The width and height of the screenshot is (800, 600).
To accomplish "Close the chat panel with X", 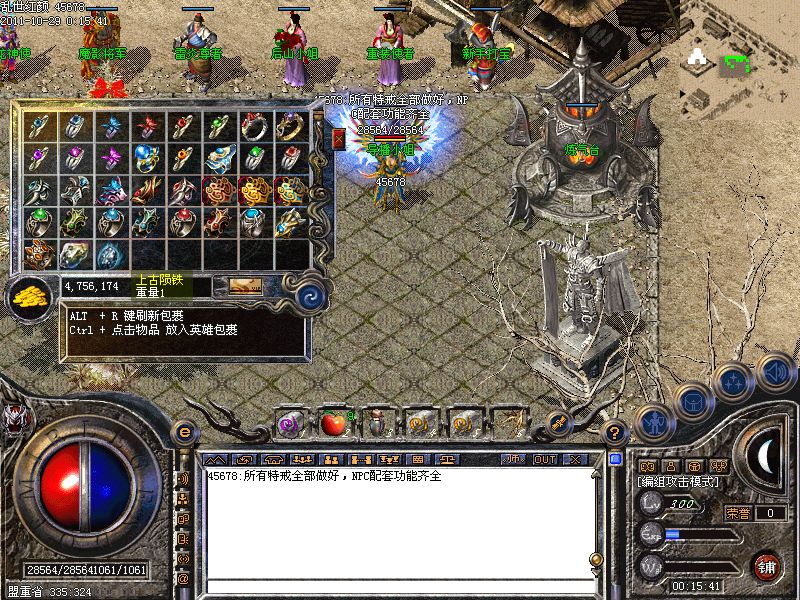I will pyautogui.click(x=575, y=460).
